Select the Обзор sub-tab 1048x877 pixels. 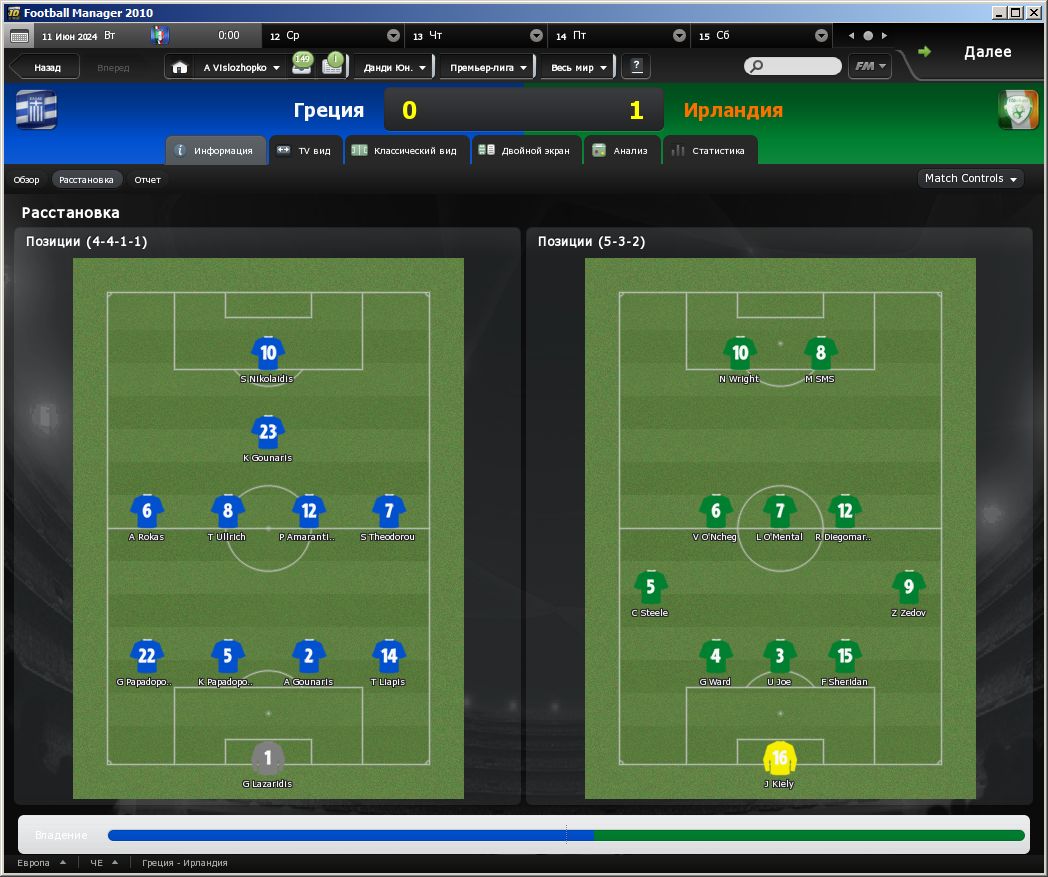tap(26, 180)
